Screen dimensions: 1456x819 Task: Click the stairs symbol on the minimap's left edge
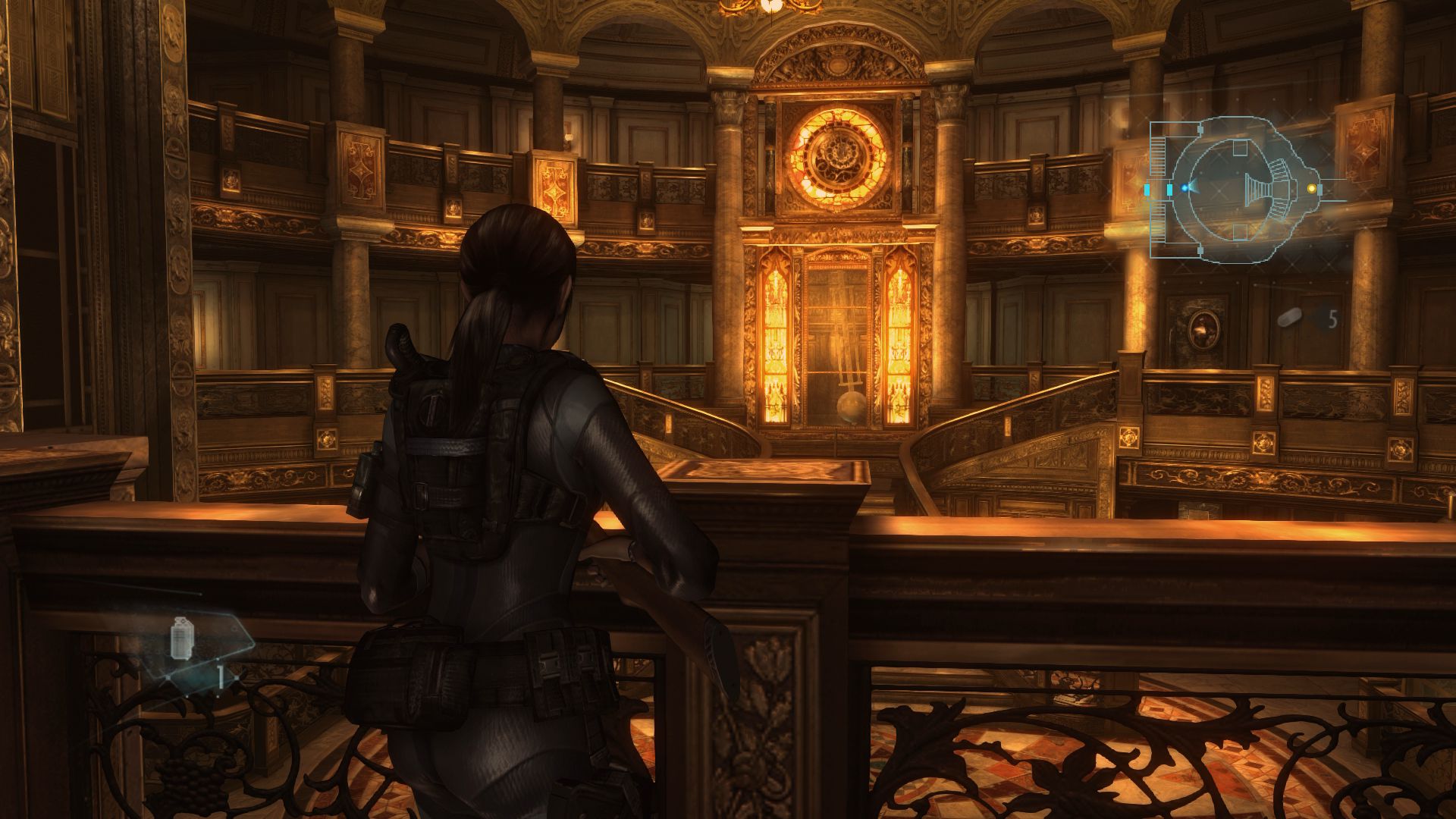(x=1158, y=155)
